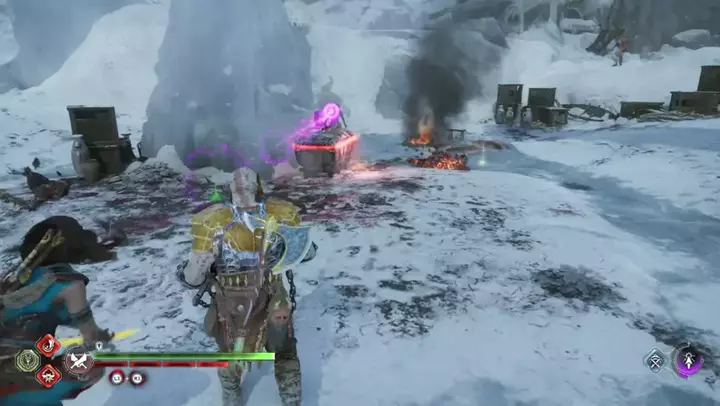Select the upper red runic attack icon
This screenshot has width=720, height=406.
tap(47, 346)
